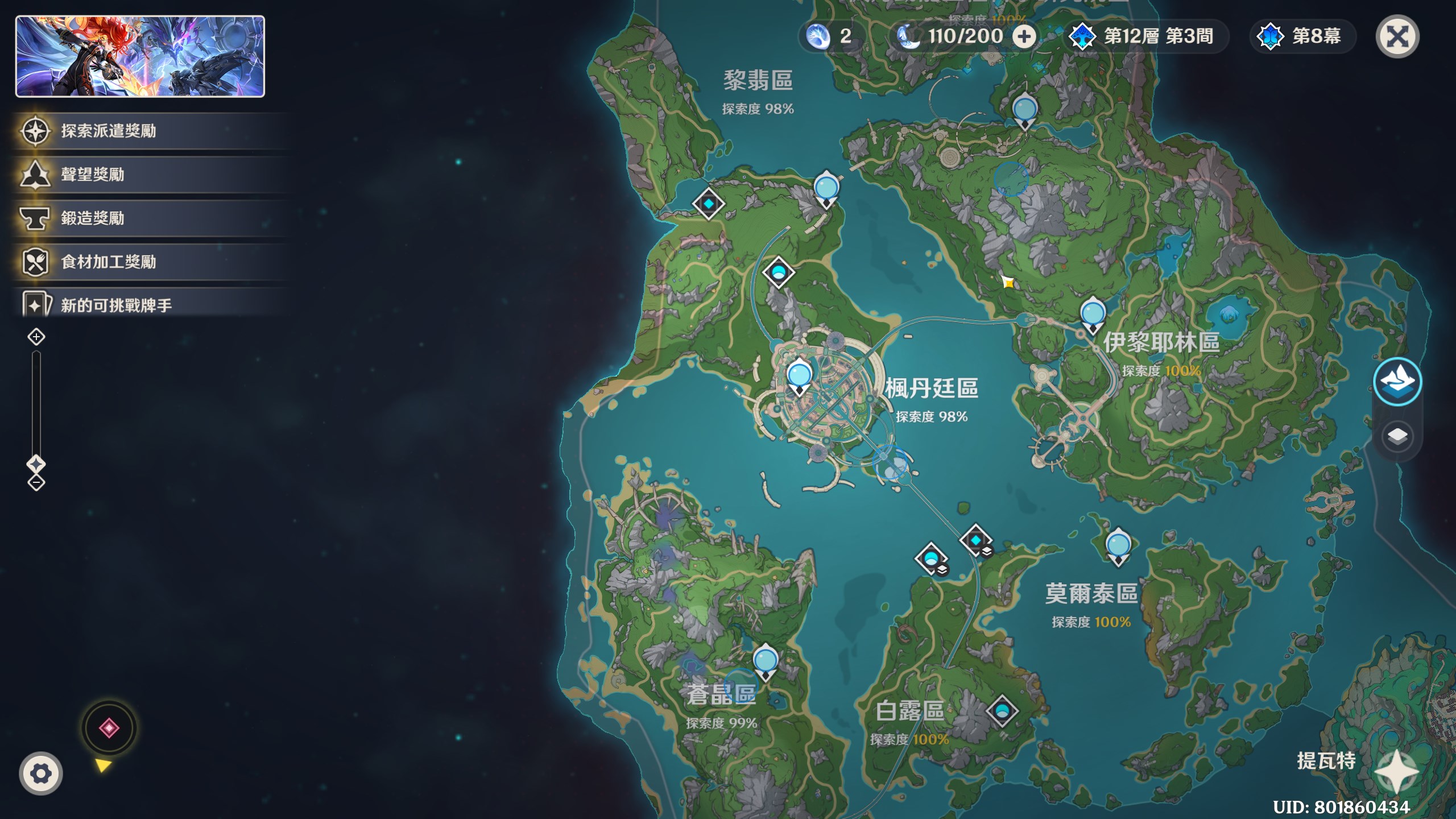Open the pink diamond custom pin button
The image size is (1456, 819).
[x=109, y=728]
